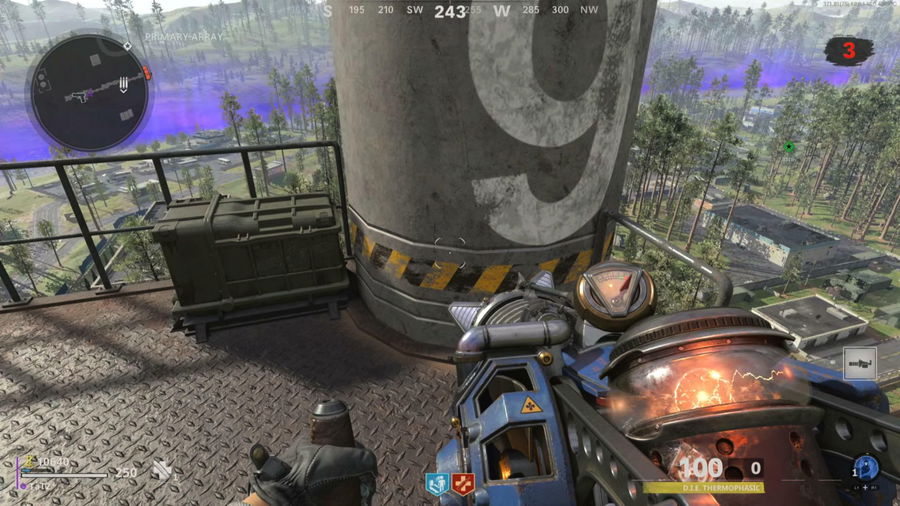Screen dimensions: 900x506
Task: Open the circular minimap
Action: tap(90, 92)
